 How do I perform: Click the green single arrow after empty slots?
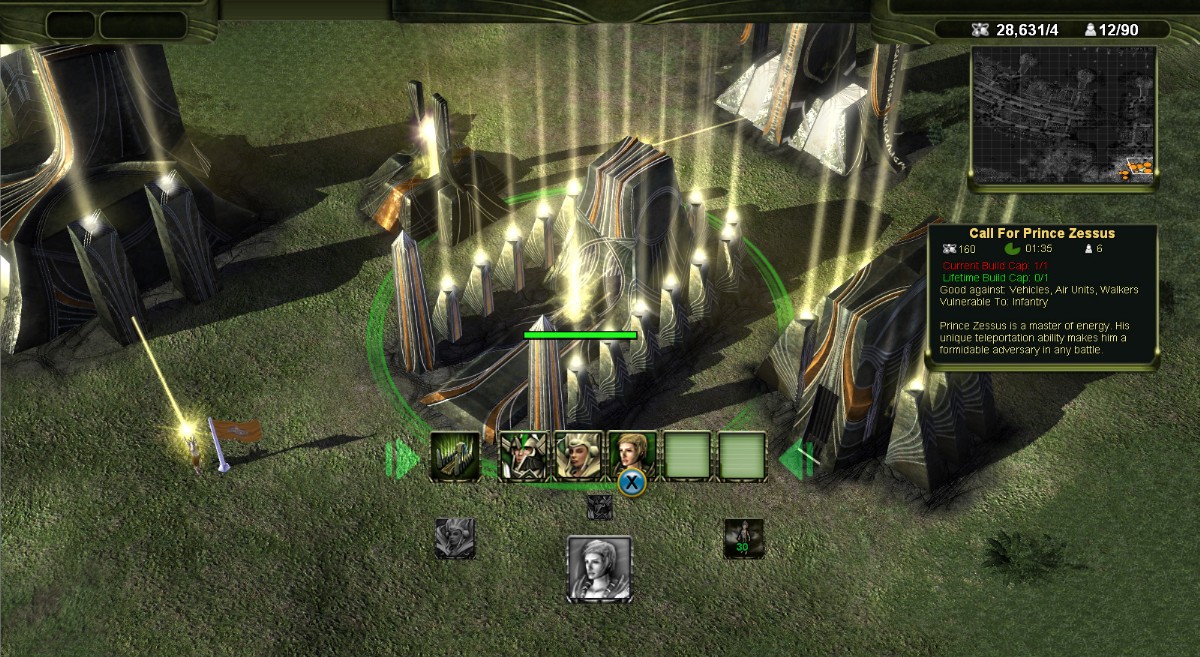tap(798, 458)
